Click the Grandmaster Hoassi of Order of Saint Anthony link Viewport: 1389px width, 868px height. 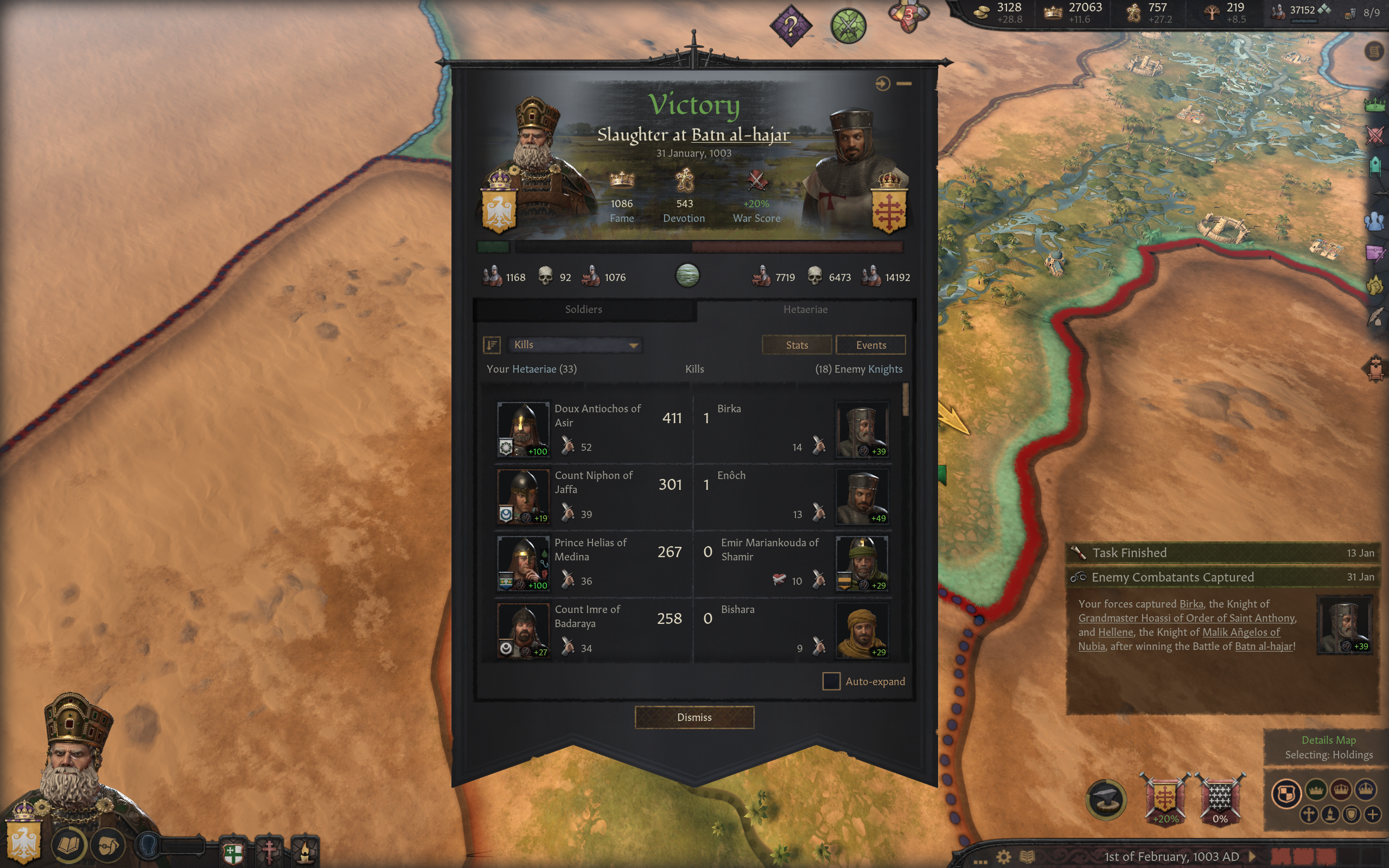click(1187, 618)
